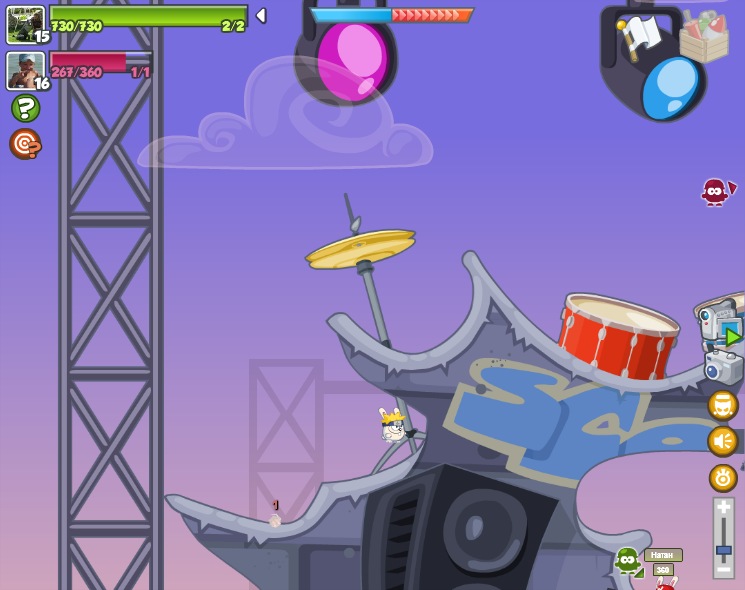Click the orange face mask button
The width and height of the screenshot is (745, 590).
[722, 405]
